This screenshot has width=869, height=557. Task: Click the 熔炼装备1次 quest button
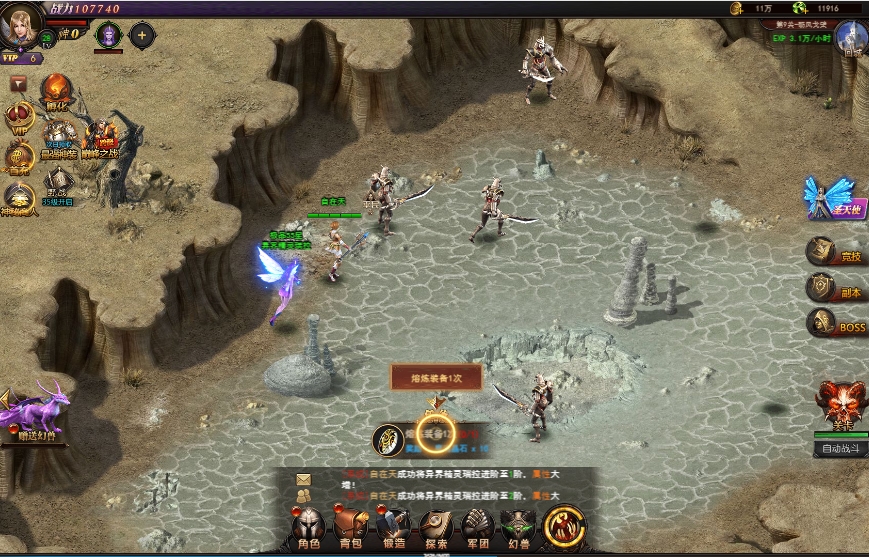436,377
